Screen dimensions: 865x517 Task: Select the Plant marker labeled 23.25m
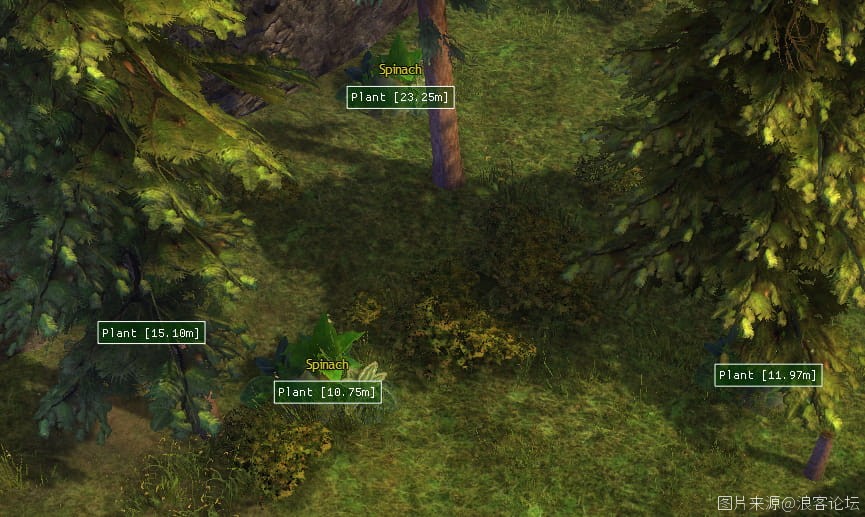click(400, 97)
